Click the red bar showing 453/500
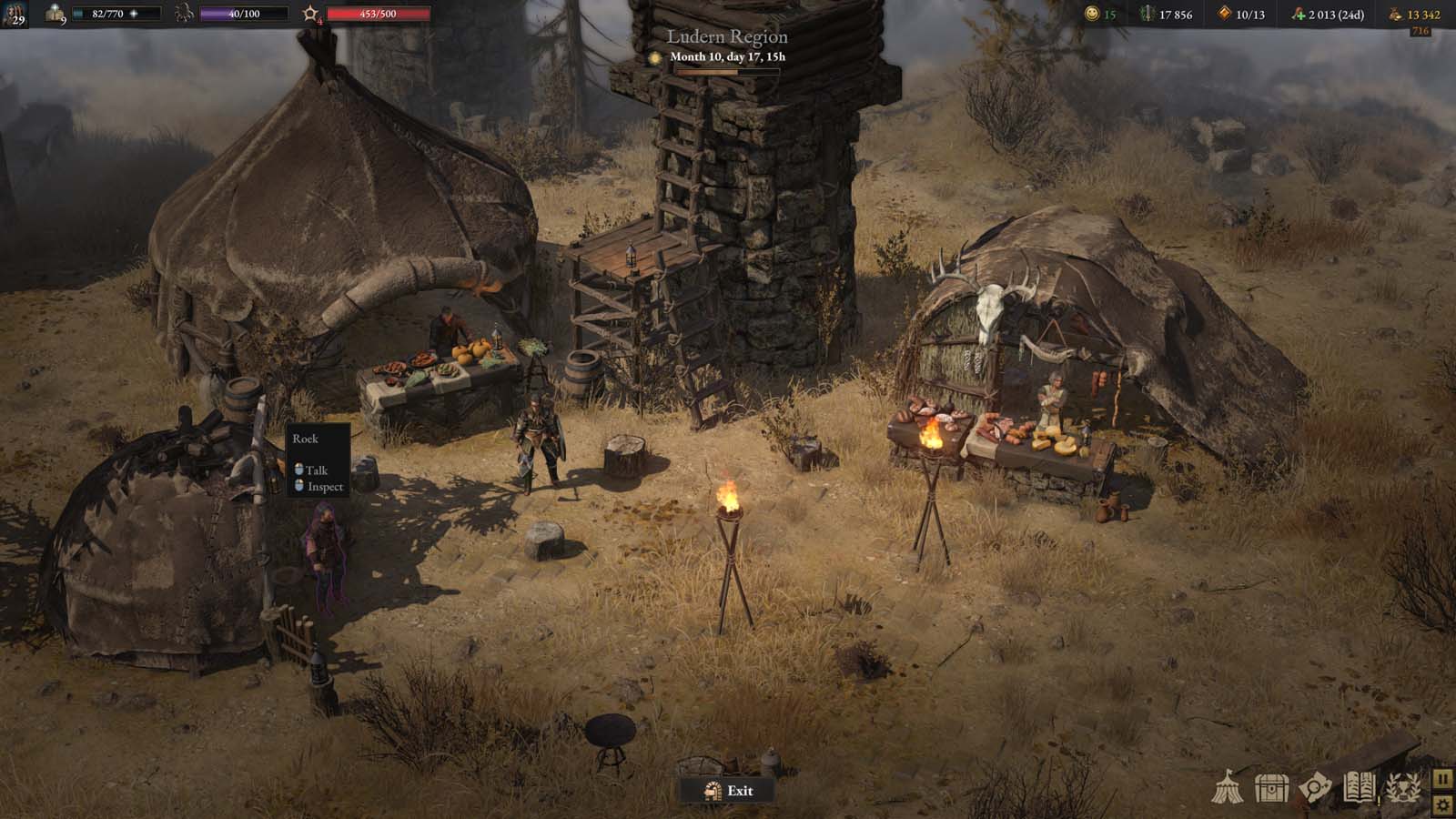The width and height of the screenshot is (1456, 819). [x=379, y=14]
